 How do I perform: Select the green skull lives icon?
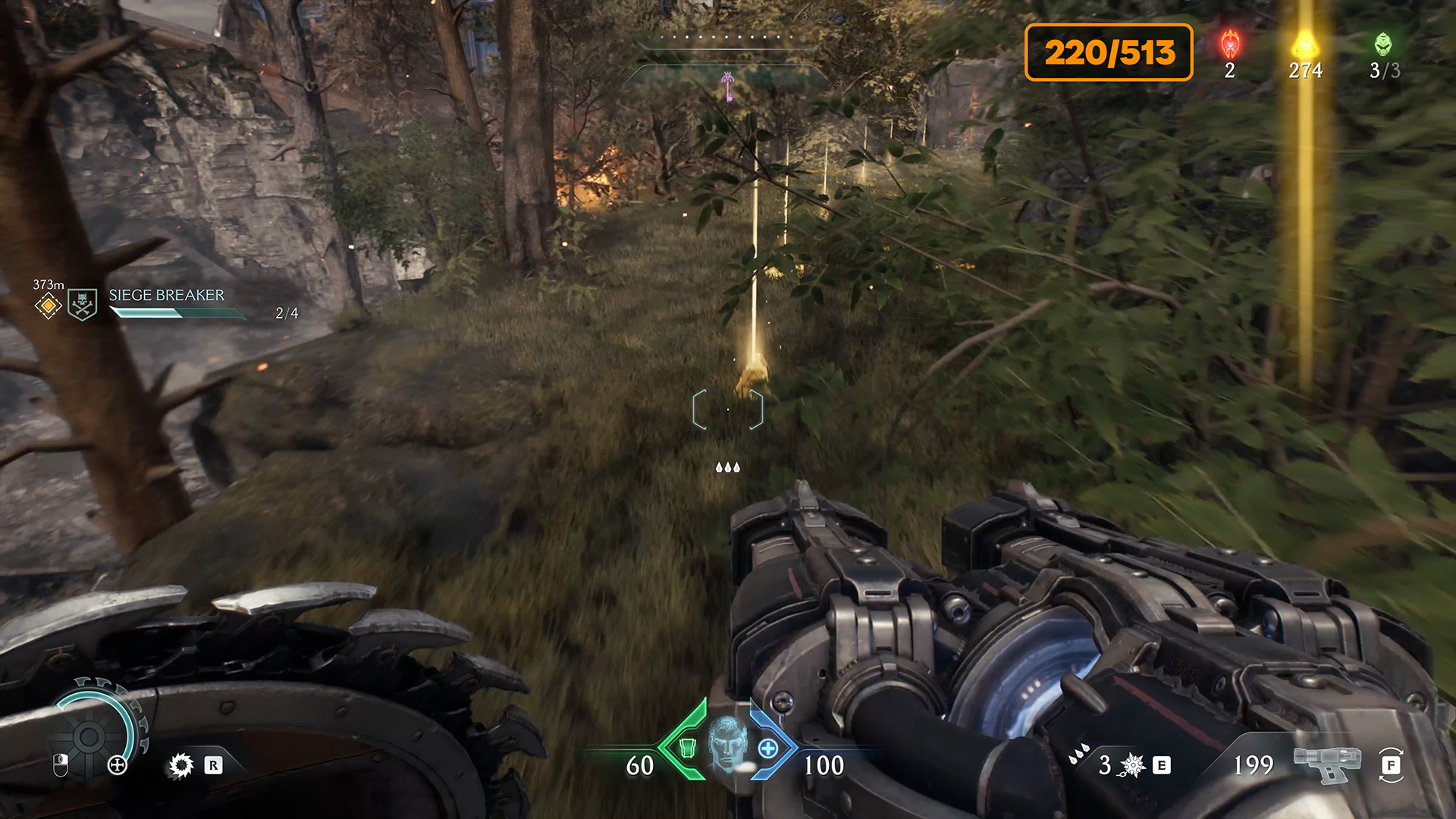[x=1384, y=44]
